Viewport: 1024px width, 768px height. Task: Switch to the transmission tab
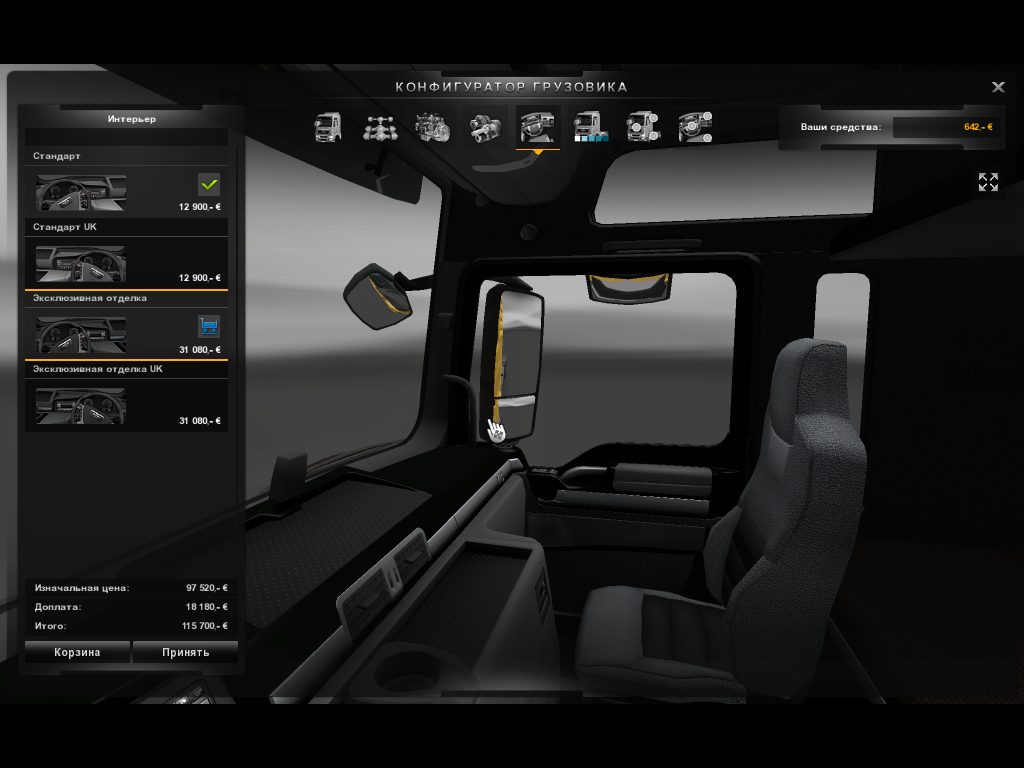click(x=485, y=127)
